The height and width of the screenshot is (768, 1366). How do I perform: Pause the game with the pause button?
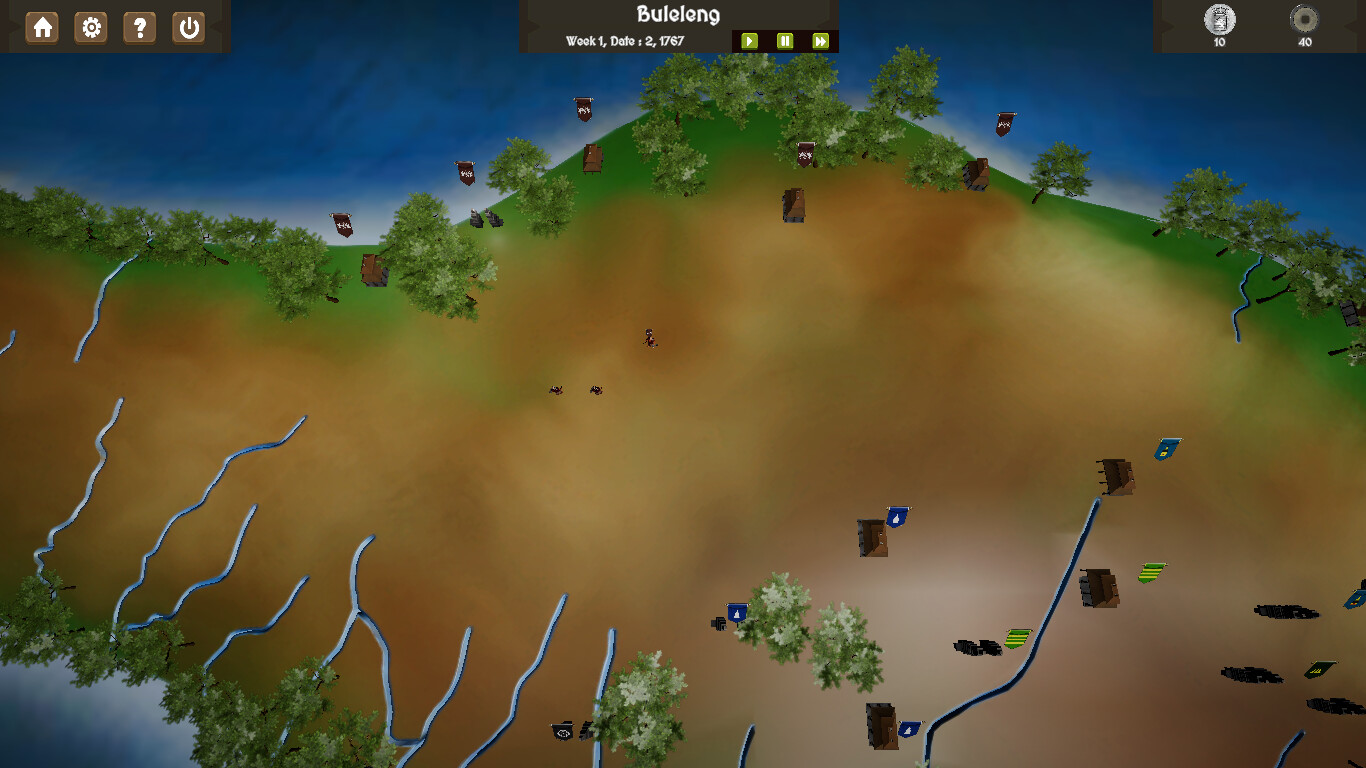[x=785, y=42]
